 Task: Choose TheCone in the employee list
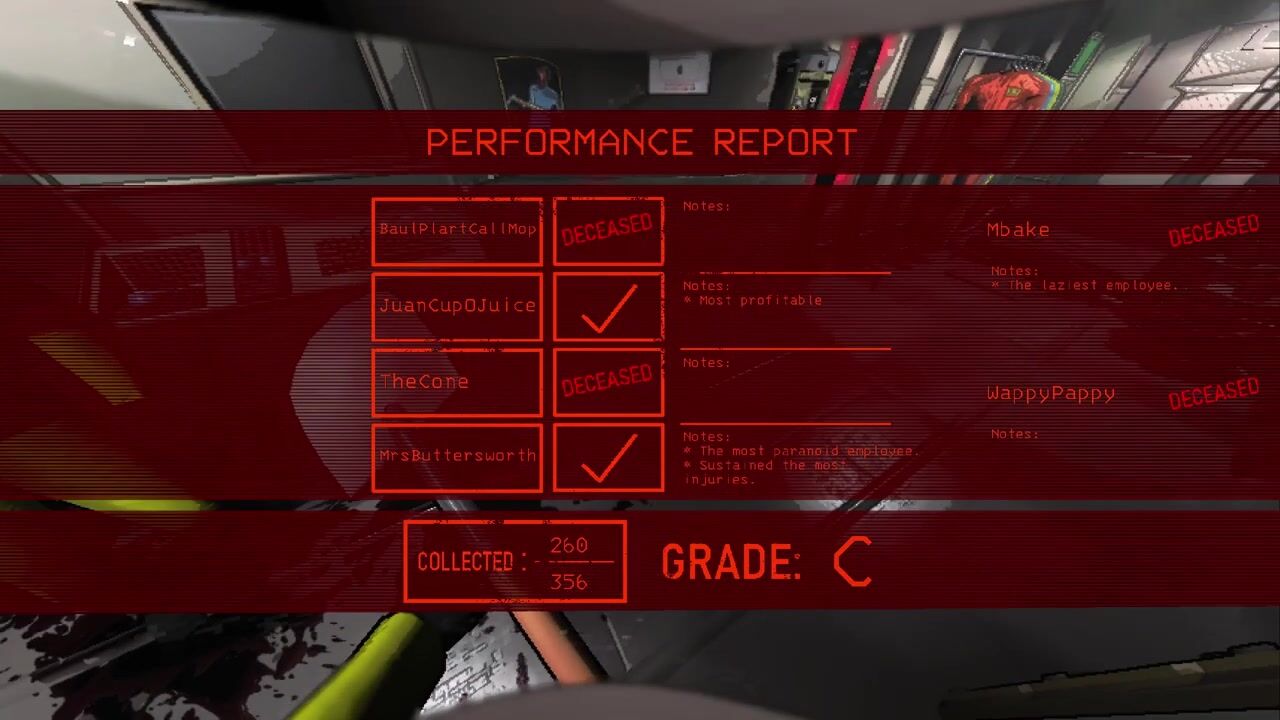point(457,381)
